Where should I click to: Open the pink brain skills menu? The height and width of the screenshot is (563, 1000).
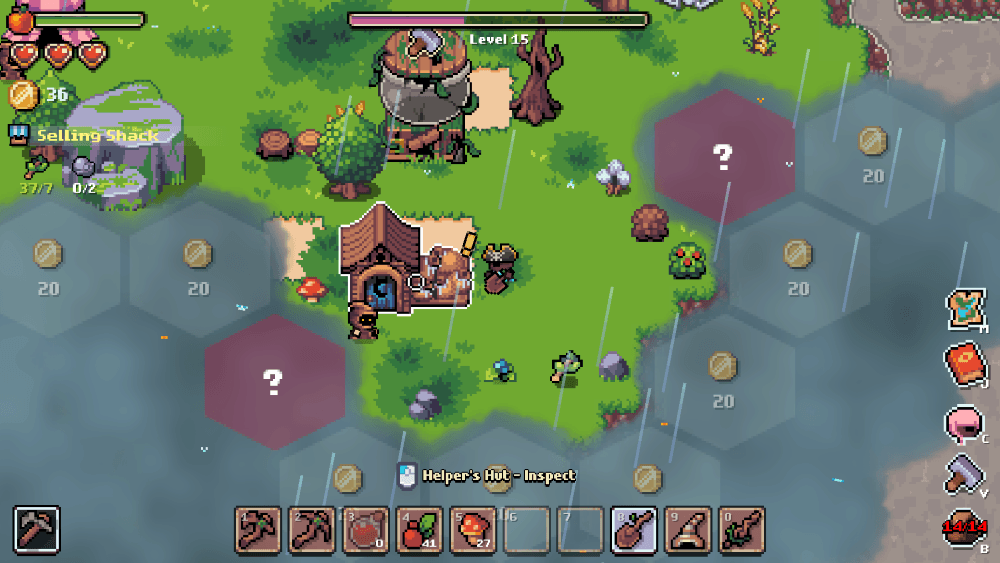coord(964,423)
